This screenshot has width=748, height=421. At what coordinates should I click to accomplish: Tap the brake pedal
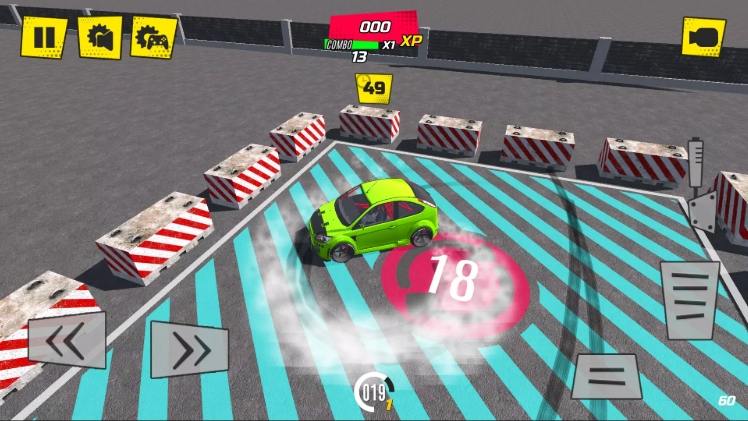point(607,377)
